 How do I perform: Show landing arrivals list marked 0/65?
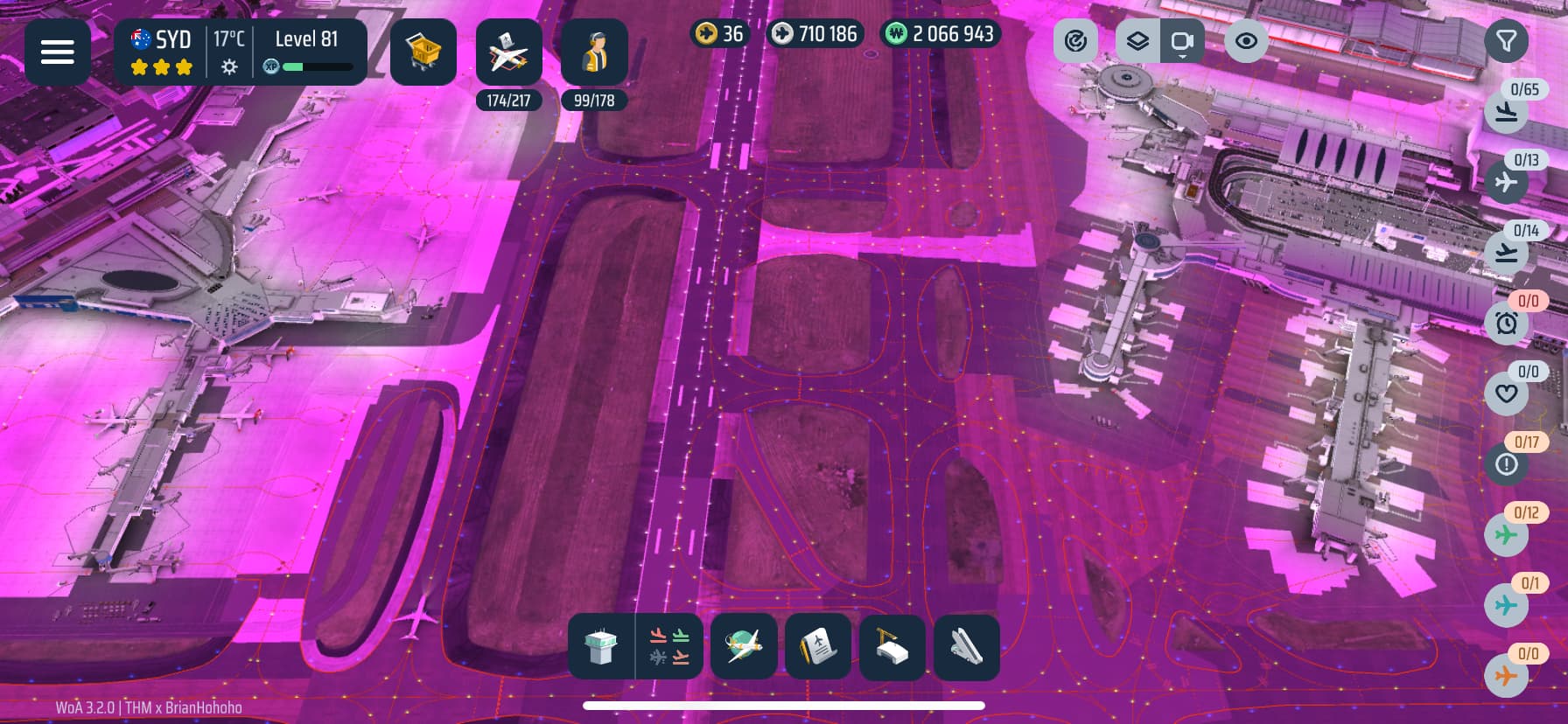pyautogui.click(x=1506, y=111)
